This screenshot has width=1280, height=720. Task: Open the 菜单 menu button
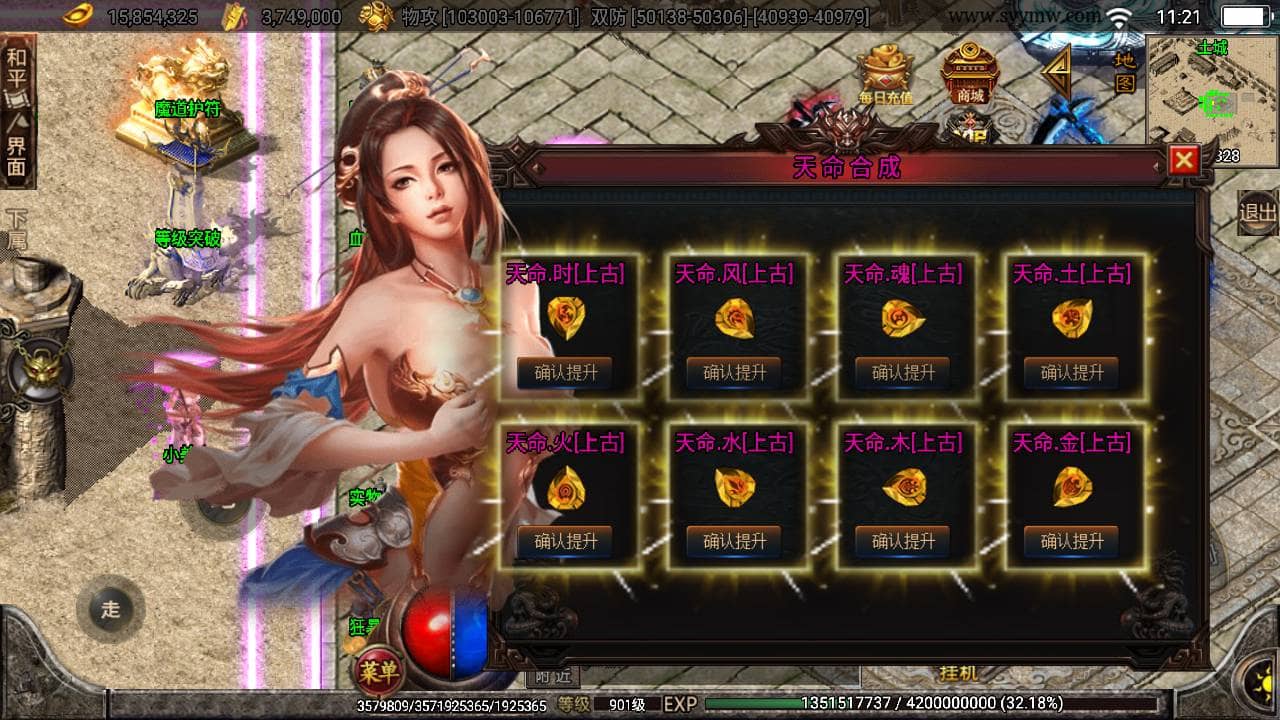[x=379, y=671]
